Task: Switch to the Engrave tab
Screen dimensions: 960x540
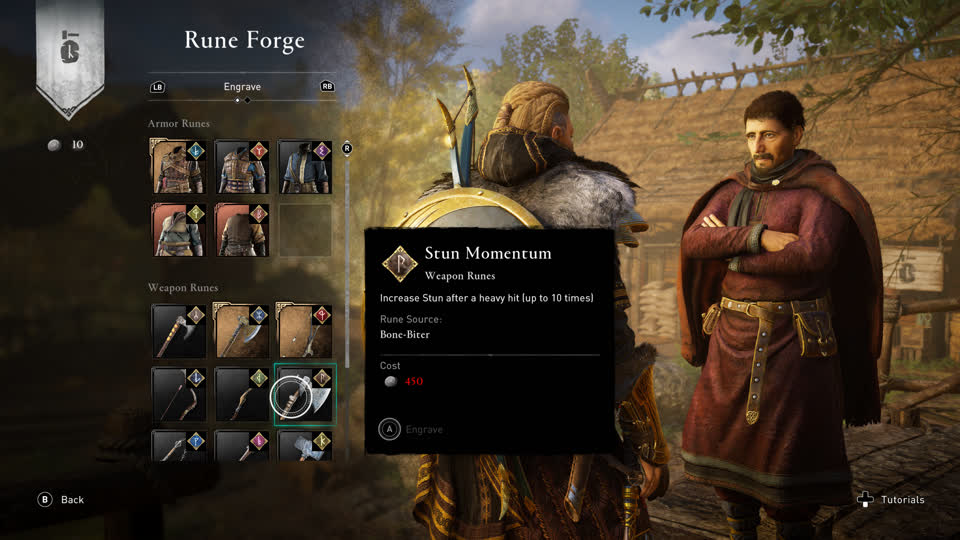Action: point(242,87)
